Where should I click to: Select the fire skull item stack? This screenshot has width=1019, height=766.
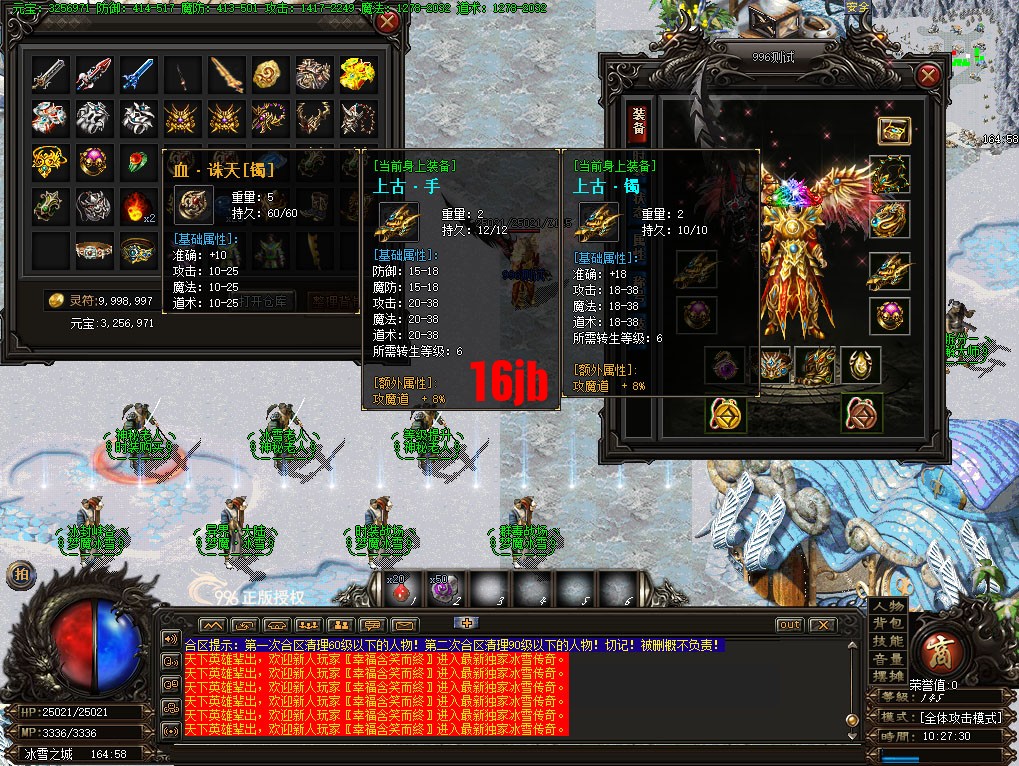coord(139,207)
